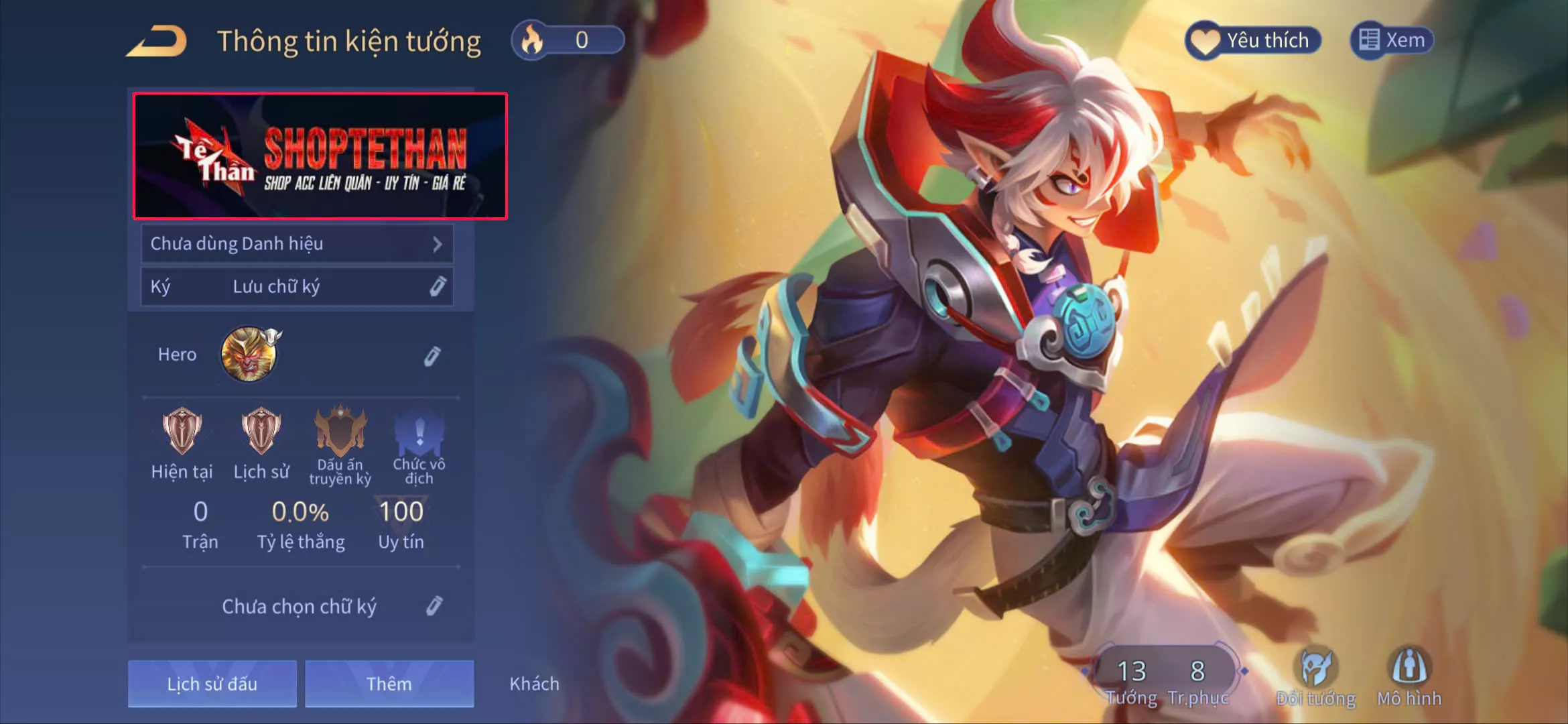The height and width of the screenshot is (724, 1568).
Task: Switch to the Khách tab
Action: tap(534, 684)
